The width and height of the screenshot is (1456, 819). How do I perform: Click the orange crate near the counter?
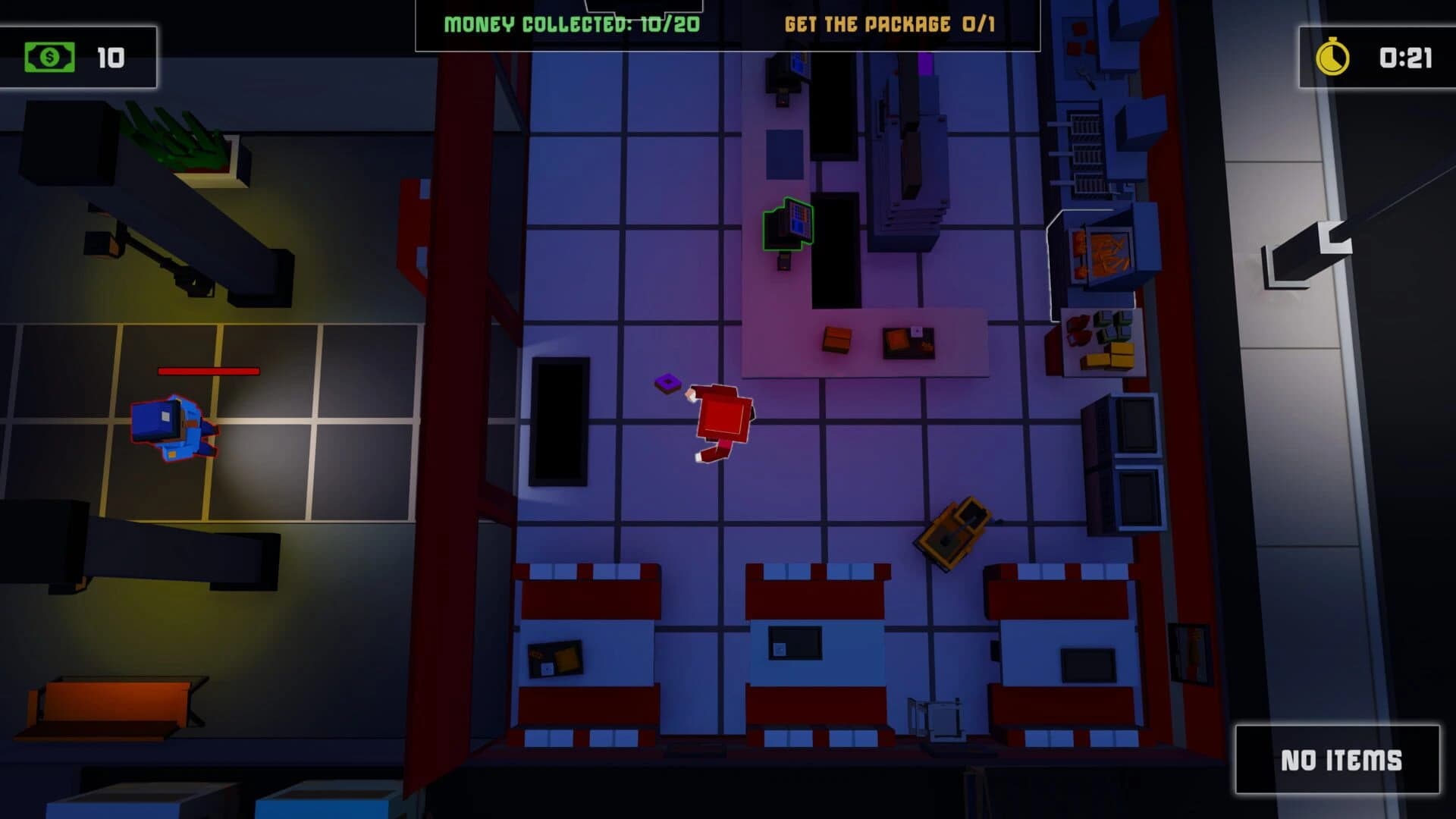tap(837, 340)
